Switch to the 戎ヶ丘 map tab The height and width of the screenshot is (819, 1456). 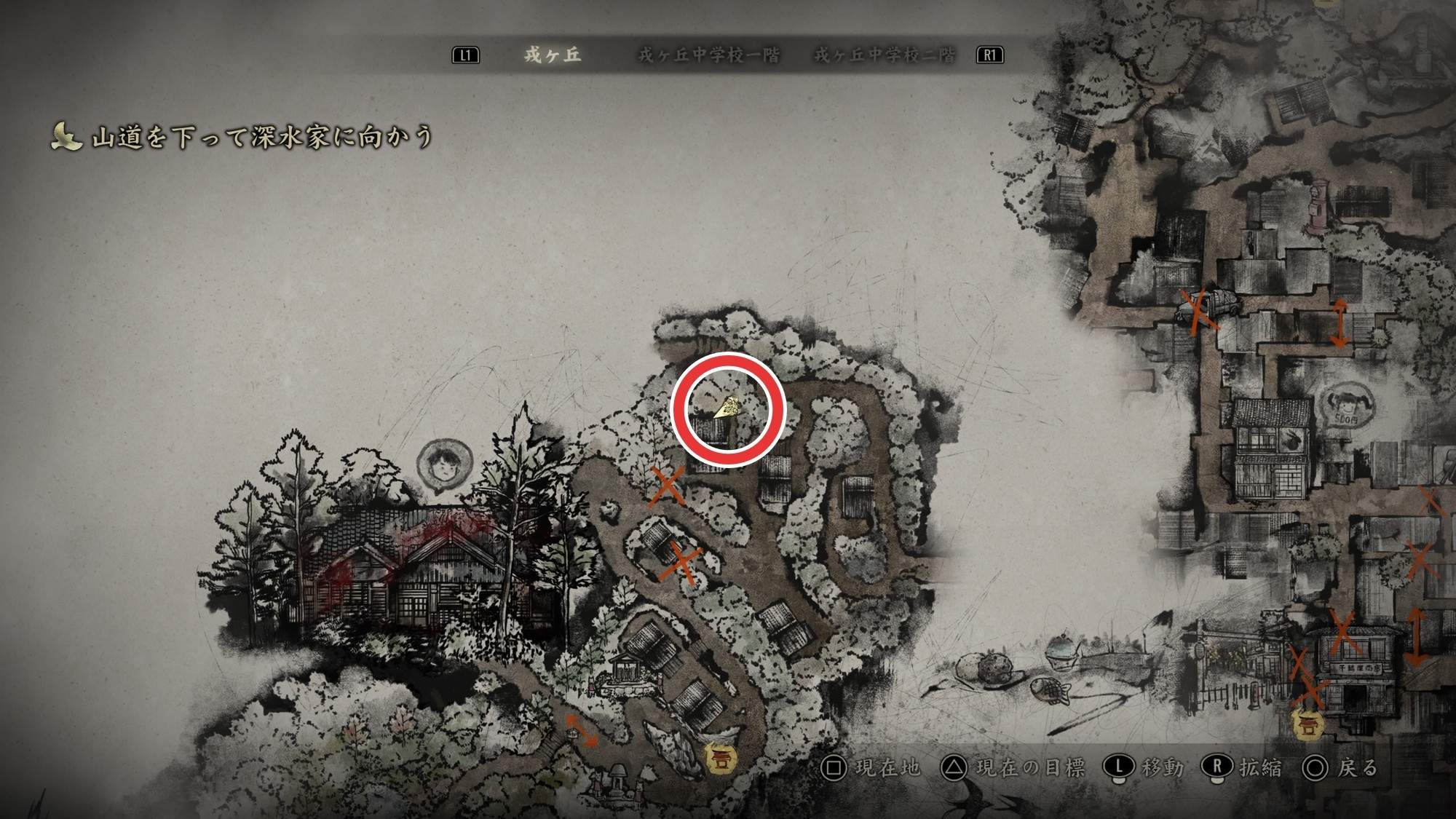pyautogui.click(x=553, y=55)
